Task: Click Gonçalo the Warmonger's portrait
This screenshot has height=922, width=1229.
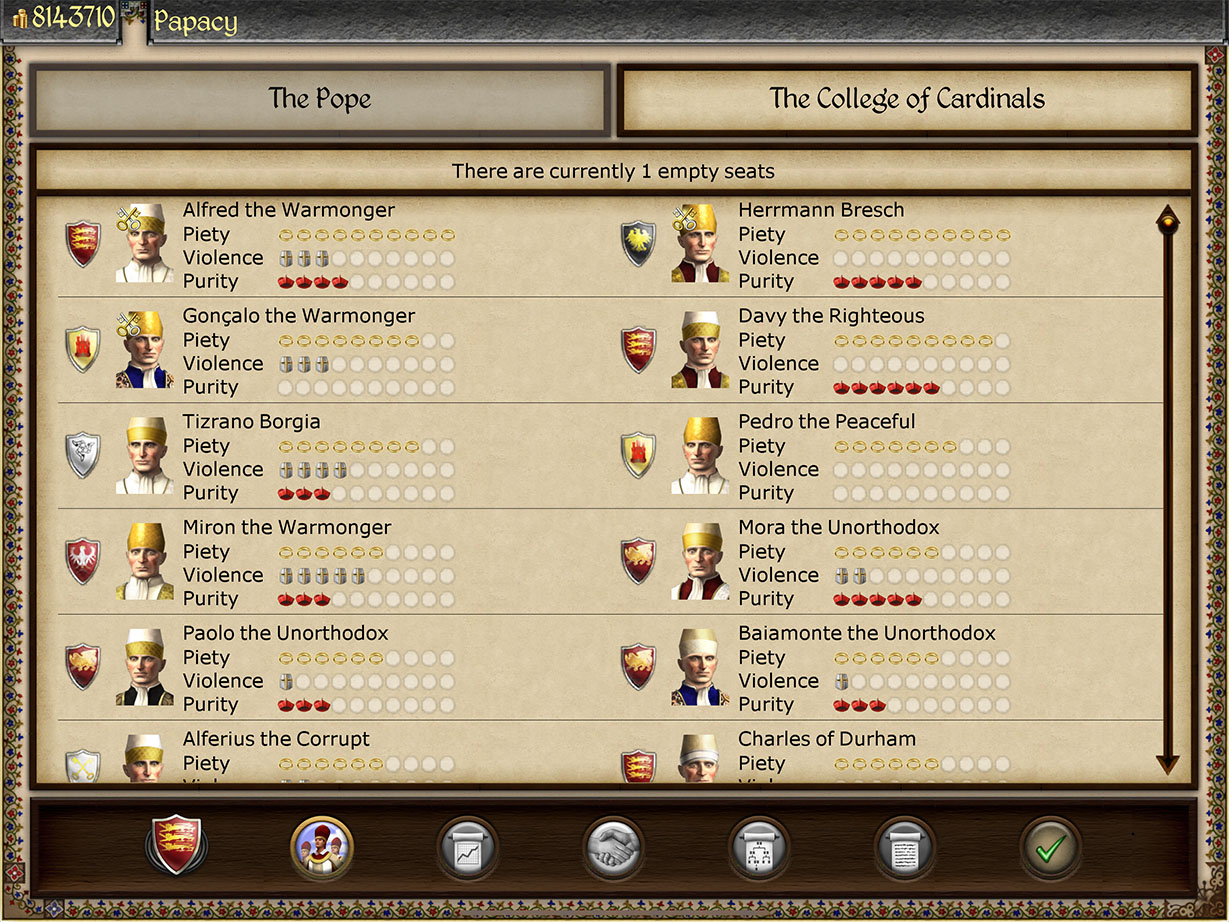Action: pos(145,350)
